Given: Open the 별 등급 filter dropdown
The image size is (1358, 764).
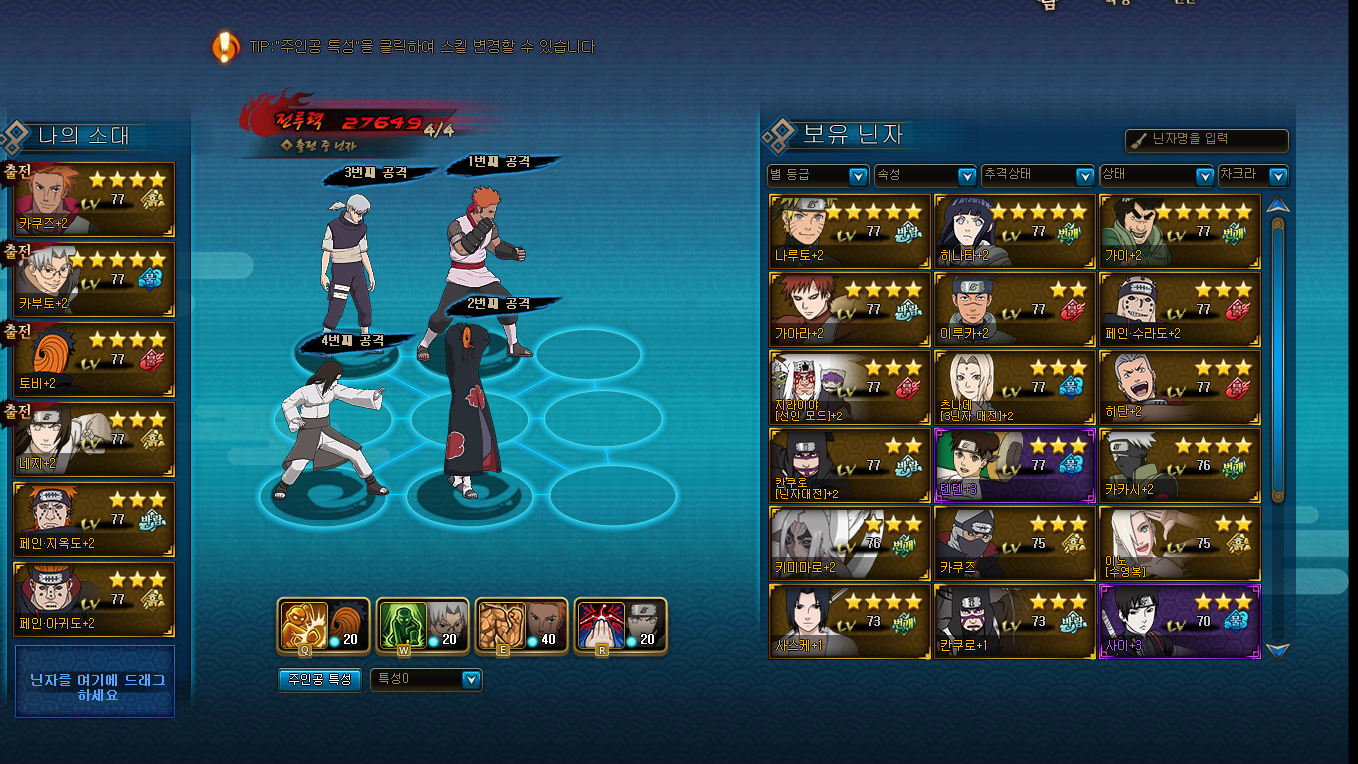Looking at the screenshot, I should (817, 176).
